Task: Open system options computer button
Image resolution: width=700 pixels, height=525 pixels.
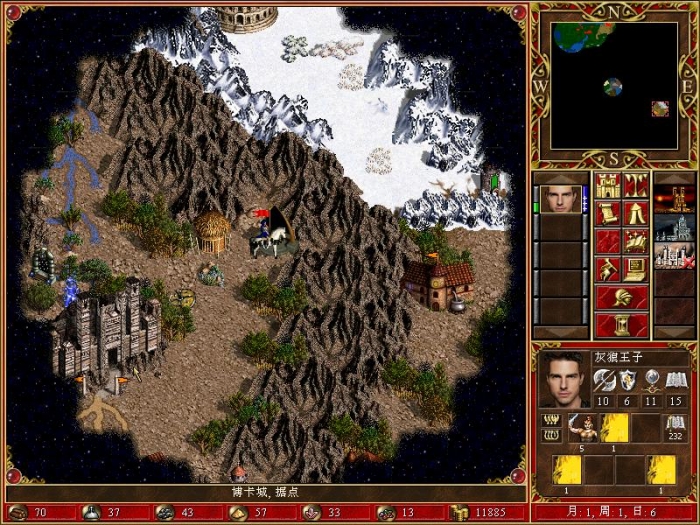Action: click(x=637, y=269)
